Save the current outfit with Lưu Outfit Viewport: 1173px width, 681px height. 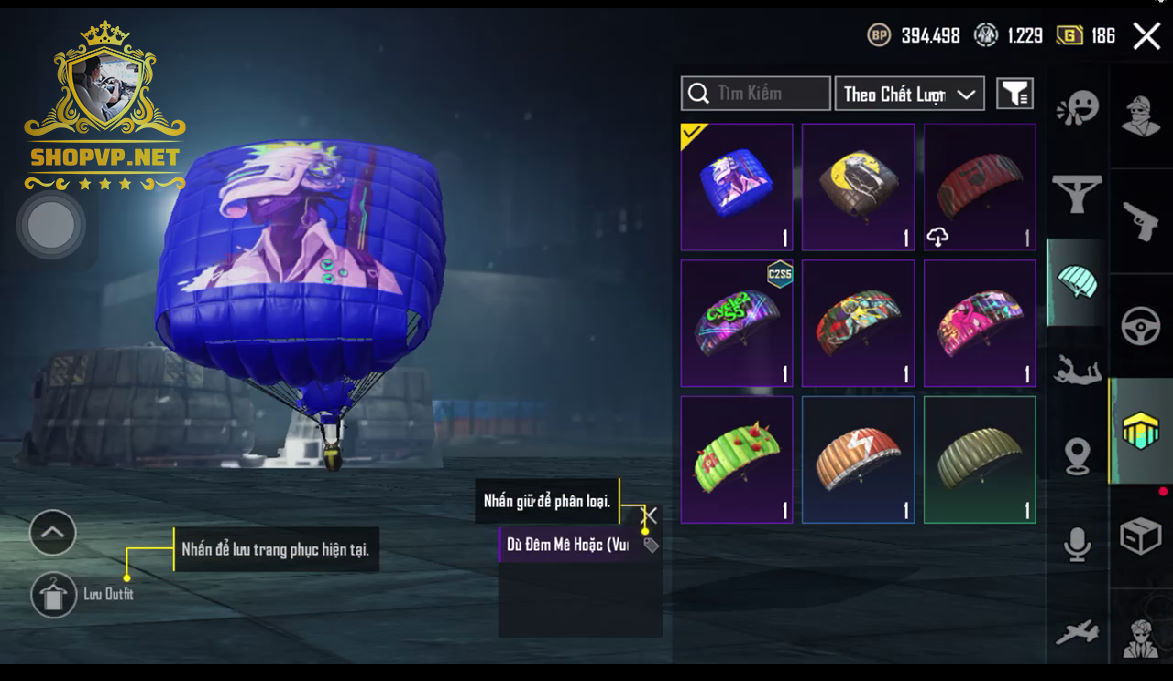[53, 595]
